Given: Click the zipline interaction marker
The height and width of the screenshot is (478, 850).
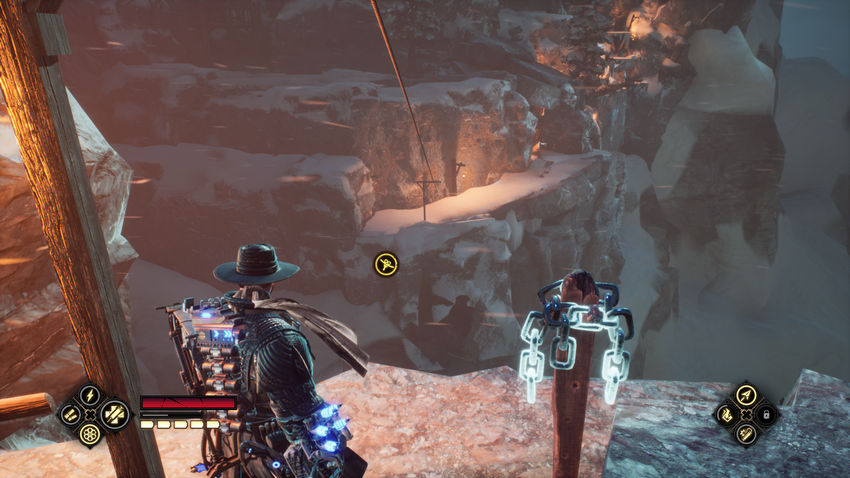Looking at the screenshot, I should (384, 264).
